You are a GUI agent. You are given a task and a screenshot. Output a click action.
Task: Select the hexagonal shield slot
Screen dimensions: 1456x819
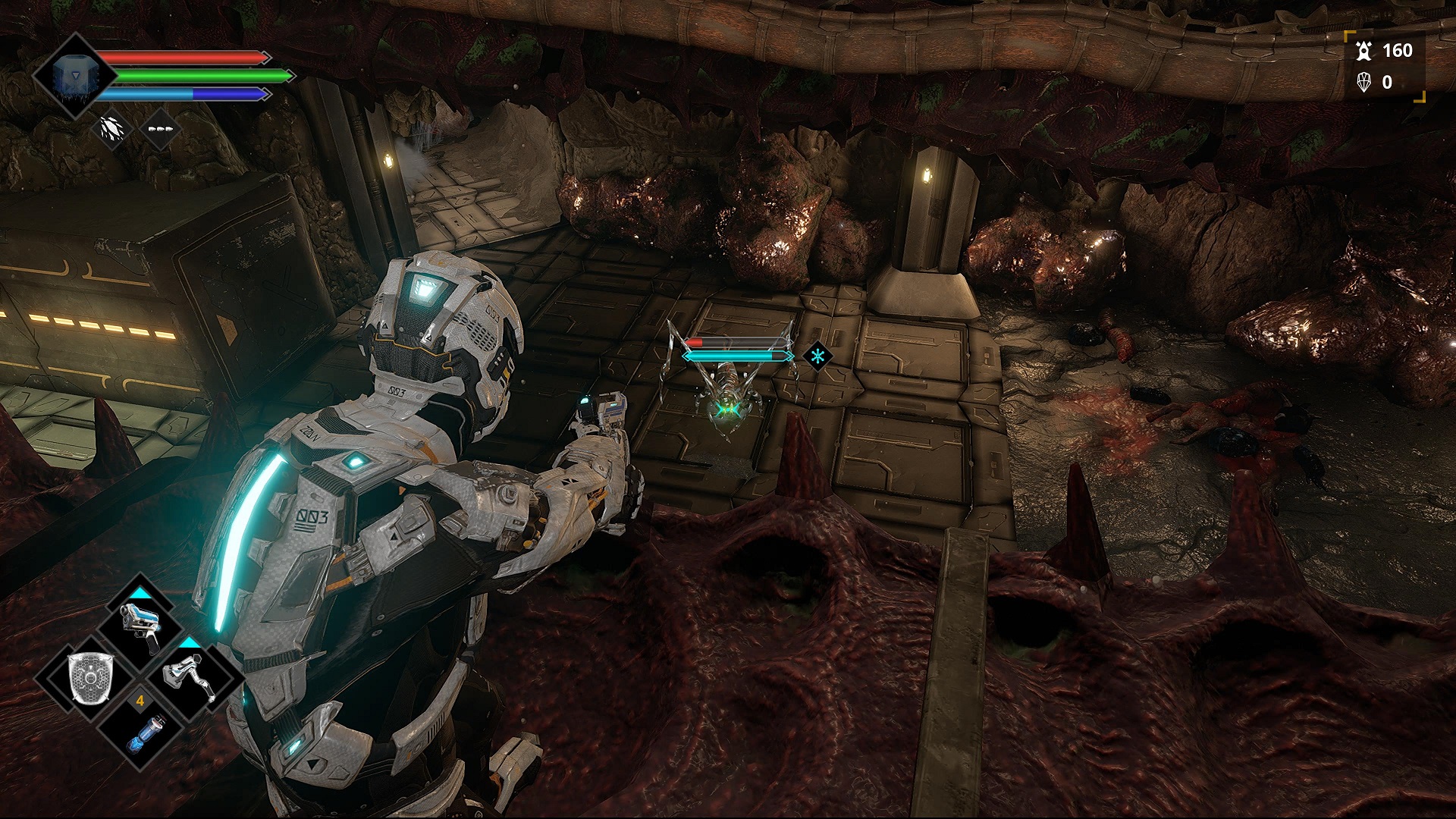pyautogui.click(x=90, y=677)
